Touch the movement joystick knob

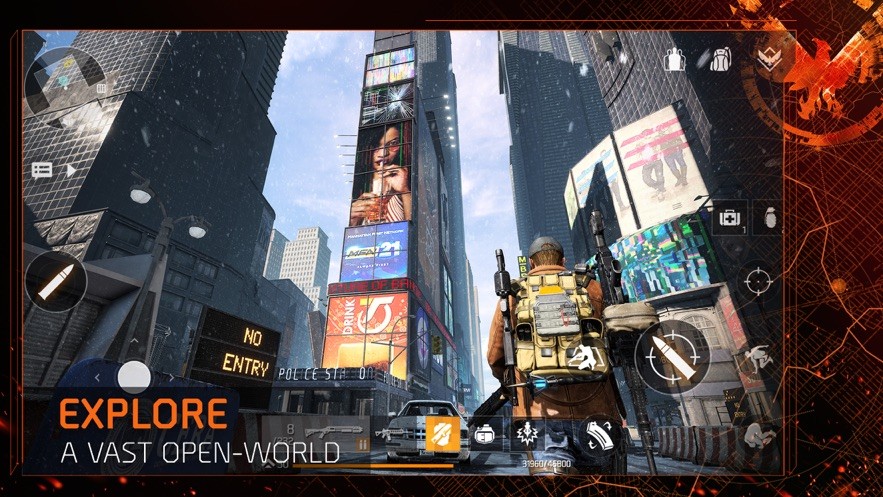coord(133,377)
